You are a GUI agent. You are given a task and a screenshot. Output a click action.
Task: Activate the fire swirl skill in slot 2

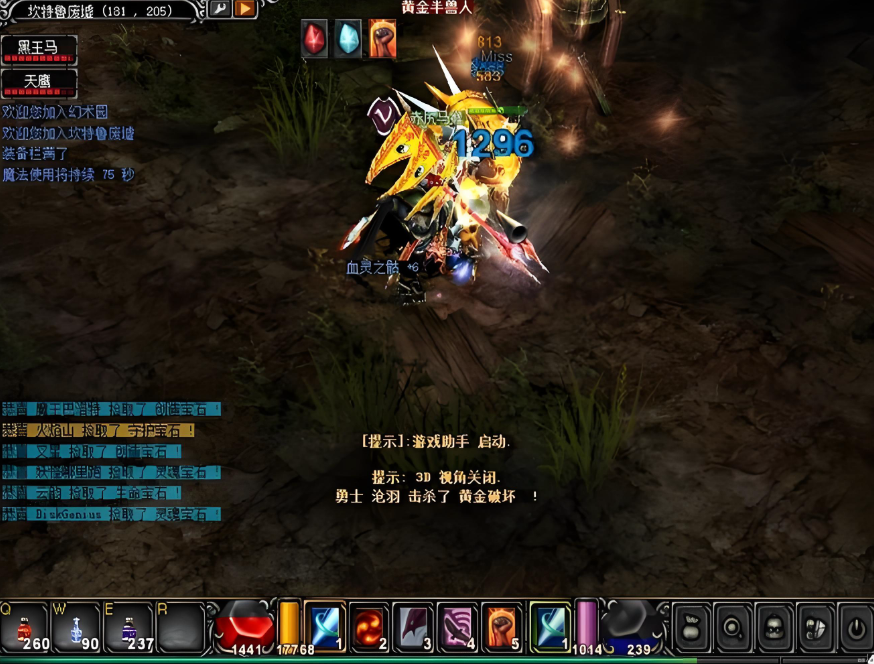pyautogui.click(x=368, y=626)
